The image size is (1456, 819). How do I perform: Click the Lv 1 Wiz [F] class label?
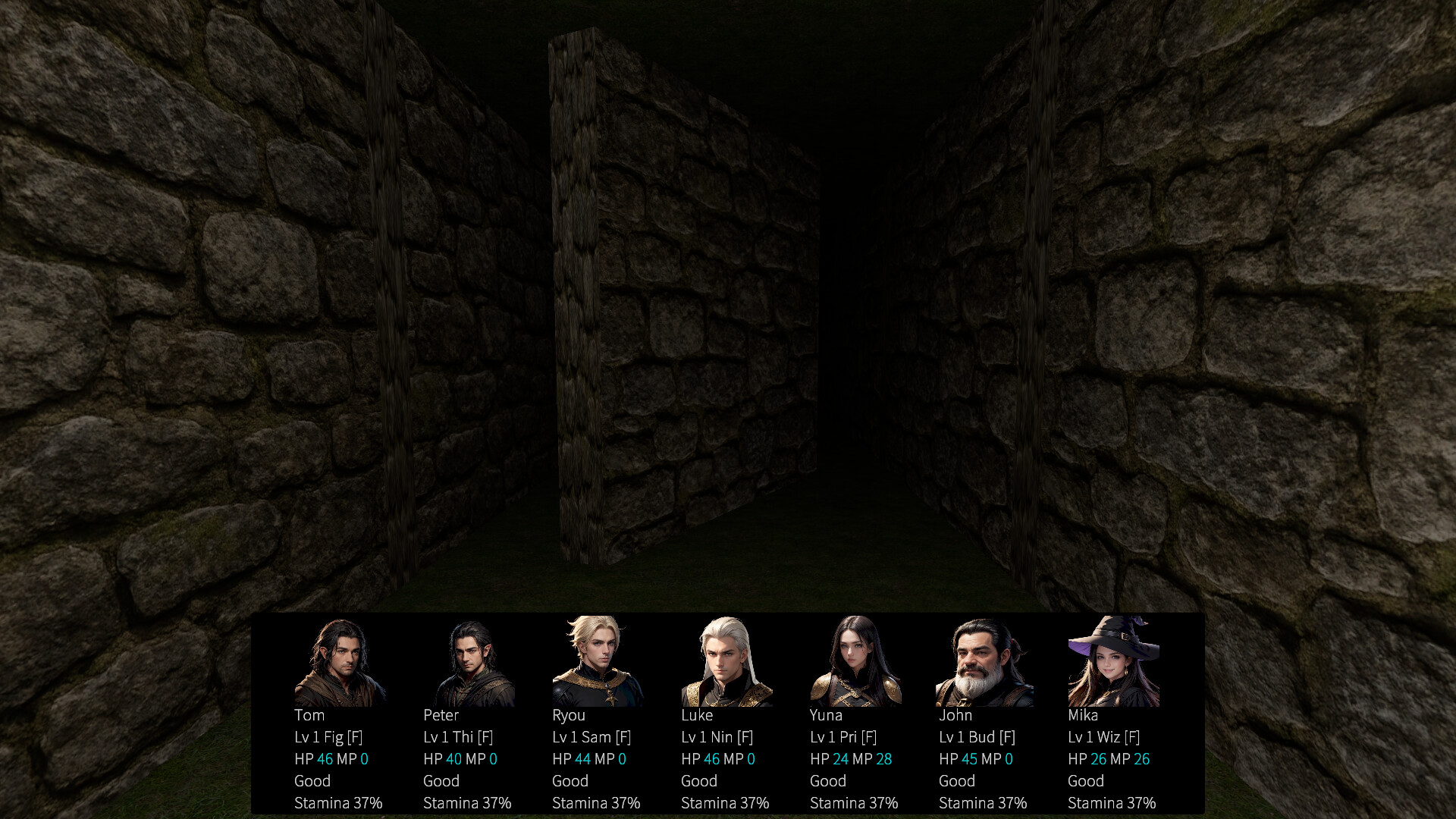click(1103, 736)
